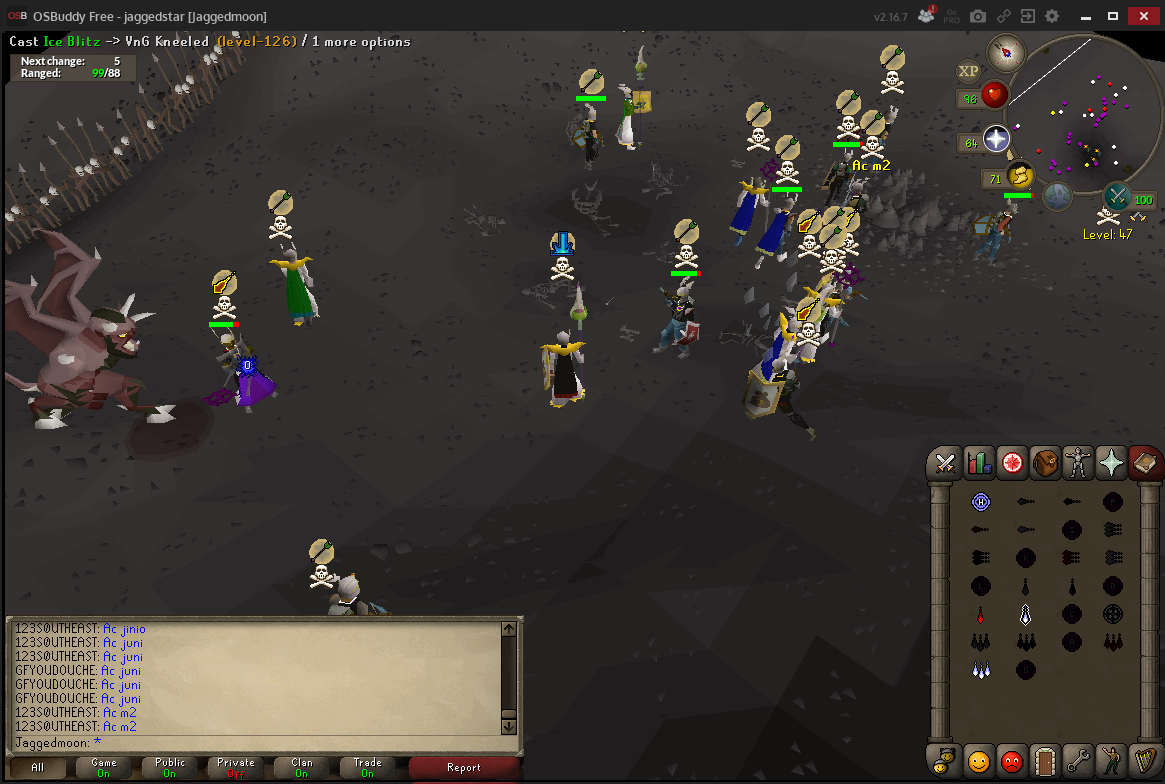
Task: Open the Prayer star tab
Action: (x=1112, y=463)
